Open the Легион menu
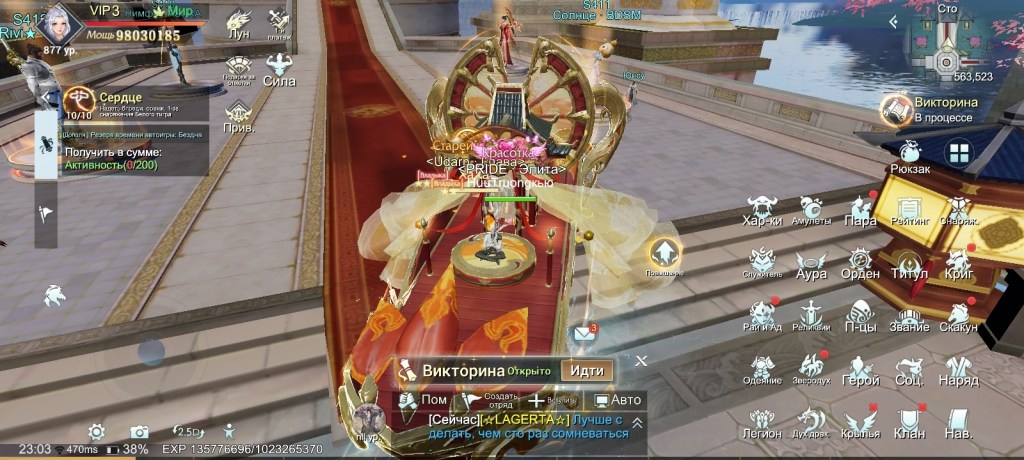Viewport: 1024px width, 460px height. coord(762,425)
